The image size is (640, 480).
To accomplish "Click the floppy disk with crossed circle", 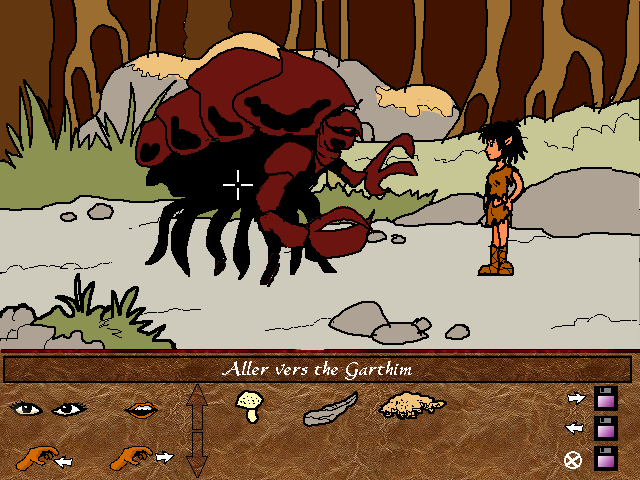I will pyautogui.click(x=604, y=460).
